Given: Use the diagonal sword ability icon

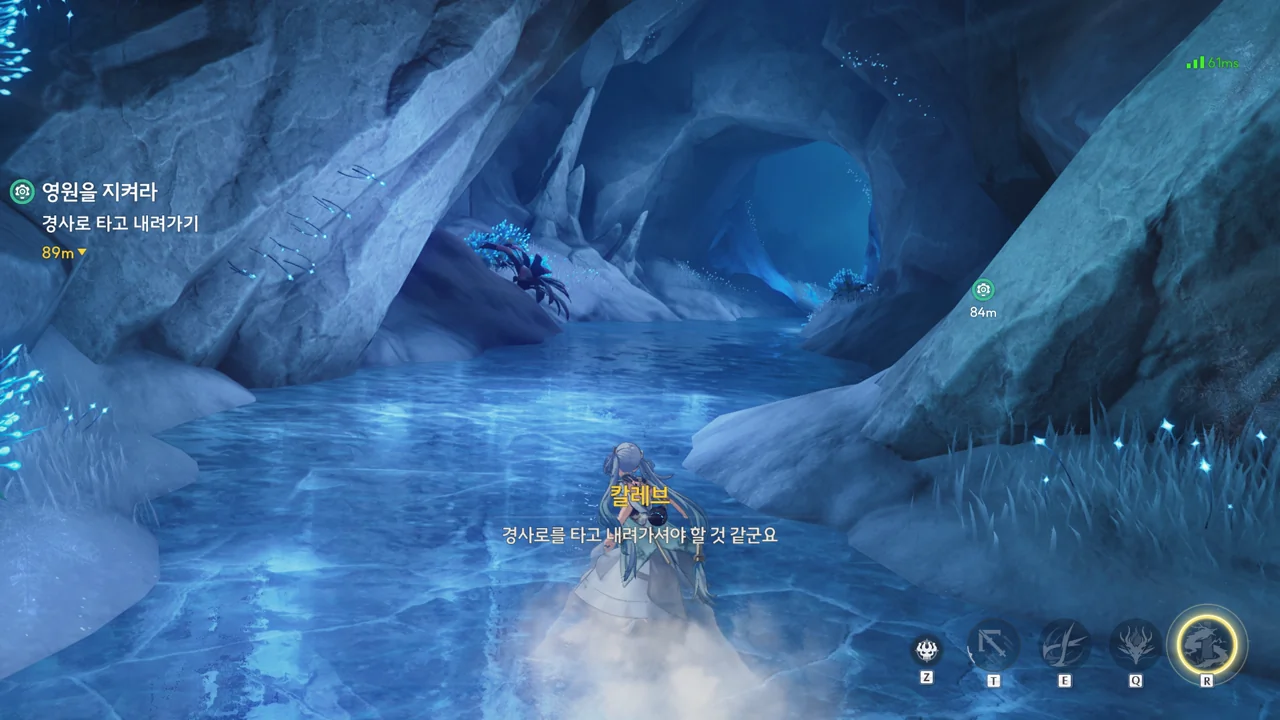Looking at the screenshot, I should 993,645.
